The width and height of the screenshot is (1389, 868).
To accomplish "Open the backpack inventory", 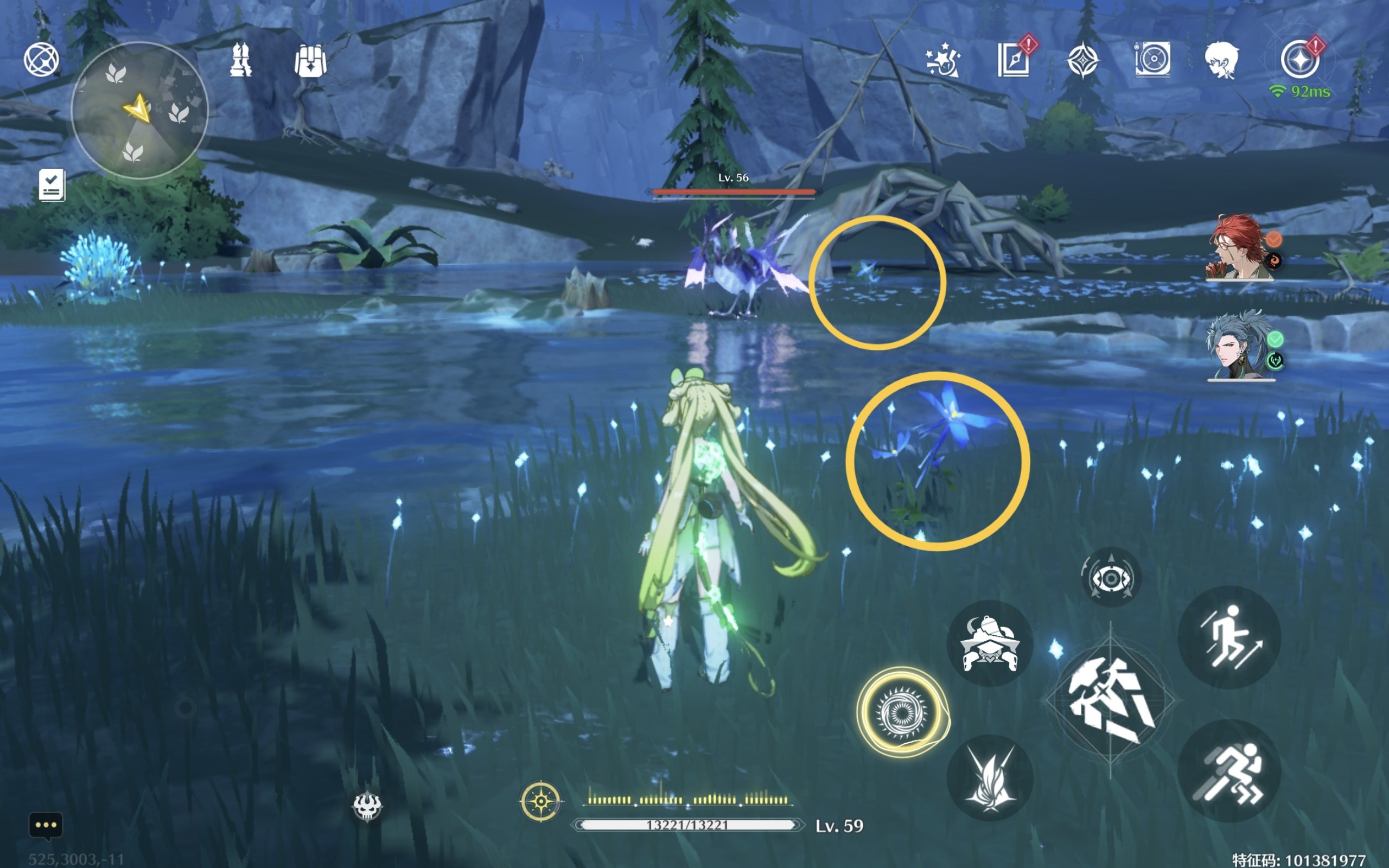I will pyautogui.click(x=310, y=61).
